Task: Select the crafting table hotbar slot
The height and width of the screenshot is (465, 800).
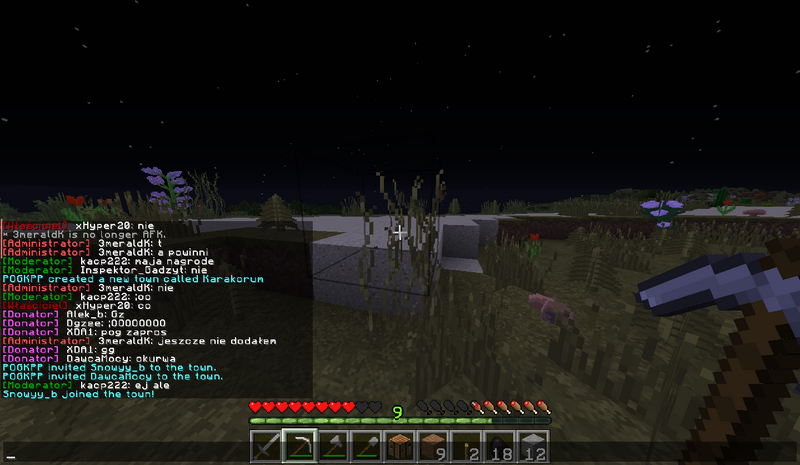Action: tap(400, 448)
